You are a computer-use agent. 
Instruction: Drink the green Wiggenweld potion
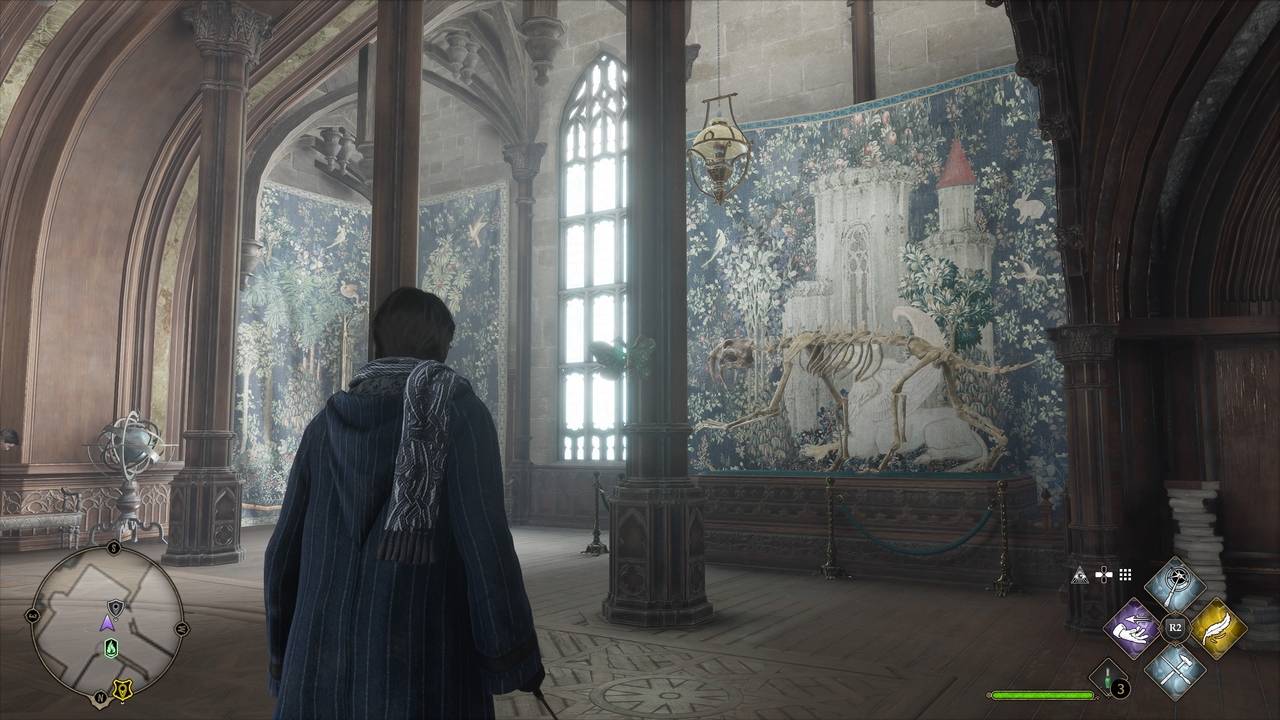pyautogui.click(x=1109, y=678)
